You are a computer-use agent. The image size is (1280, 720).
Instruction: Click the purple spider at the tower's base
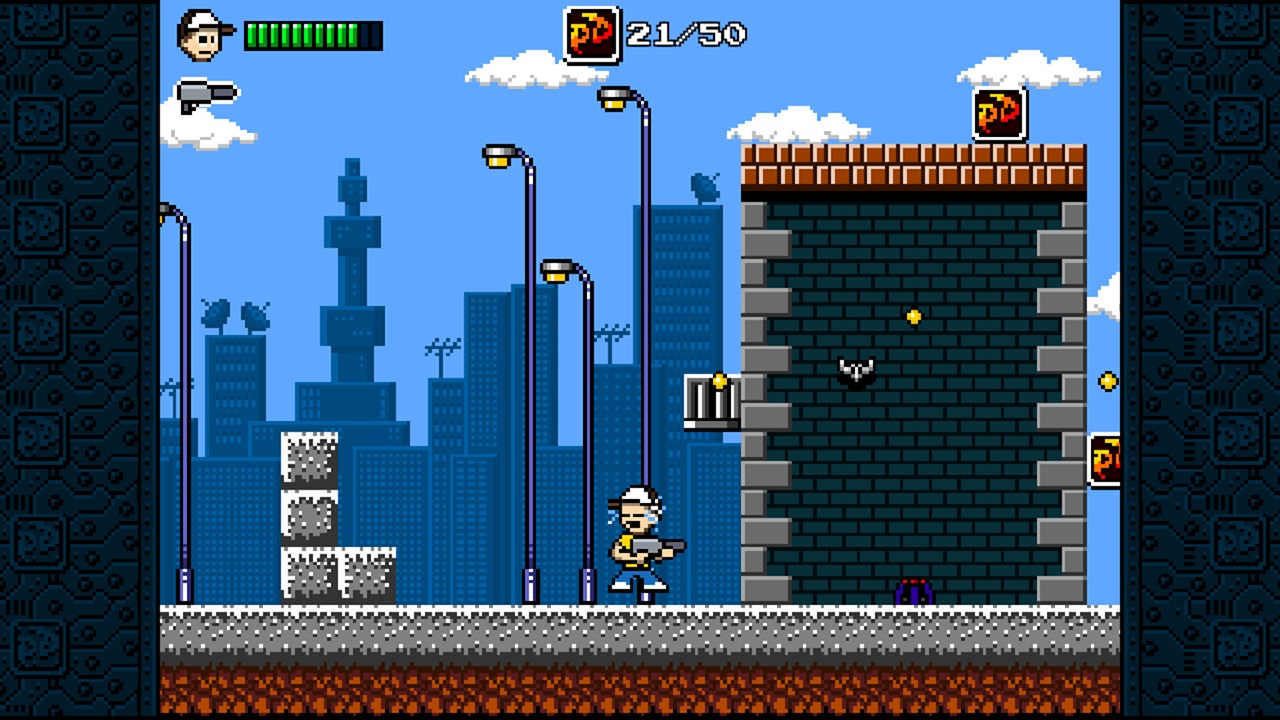click(912, 590)
